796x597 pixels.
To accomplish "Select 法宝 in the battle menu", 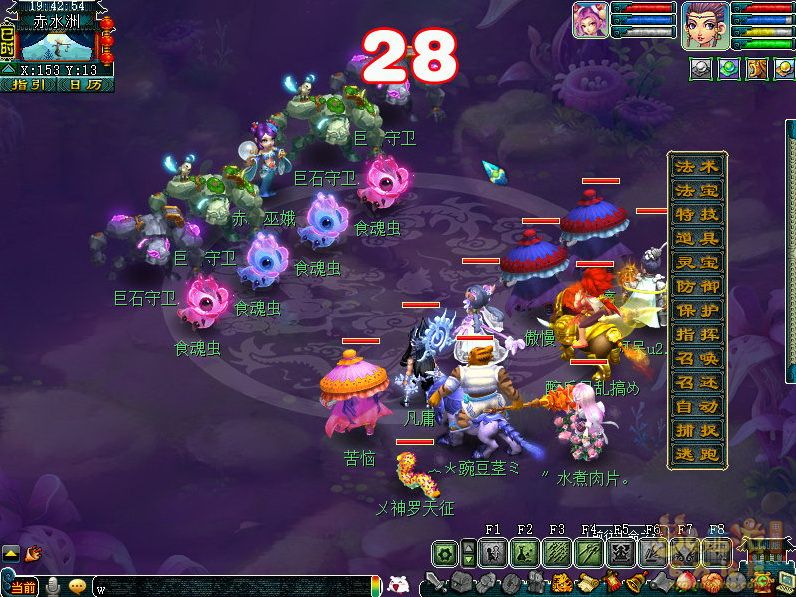I will [697, 190].
